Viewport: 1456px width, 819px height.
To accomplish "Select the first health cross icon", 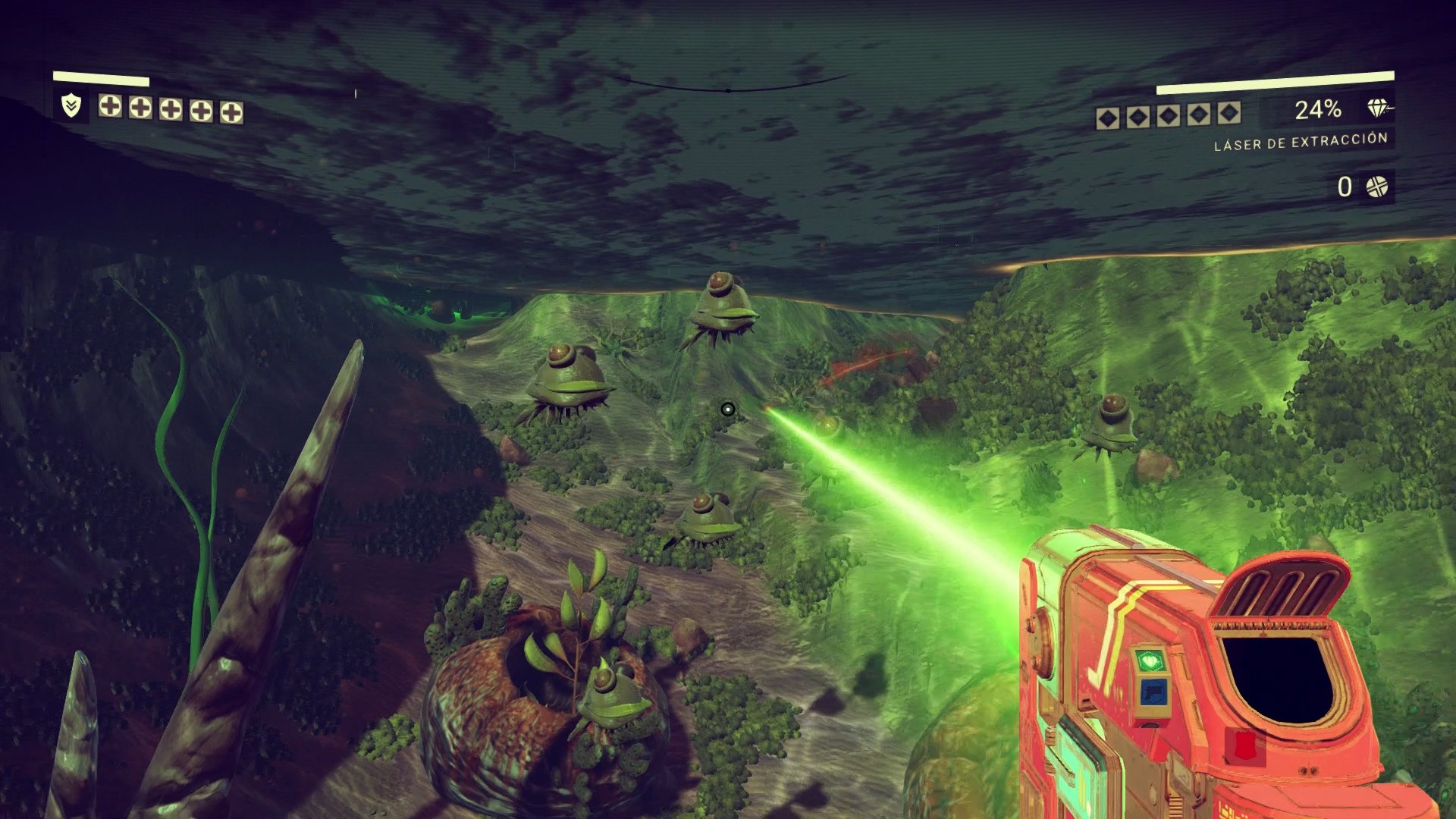I will click(109, 108).
